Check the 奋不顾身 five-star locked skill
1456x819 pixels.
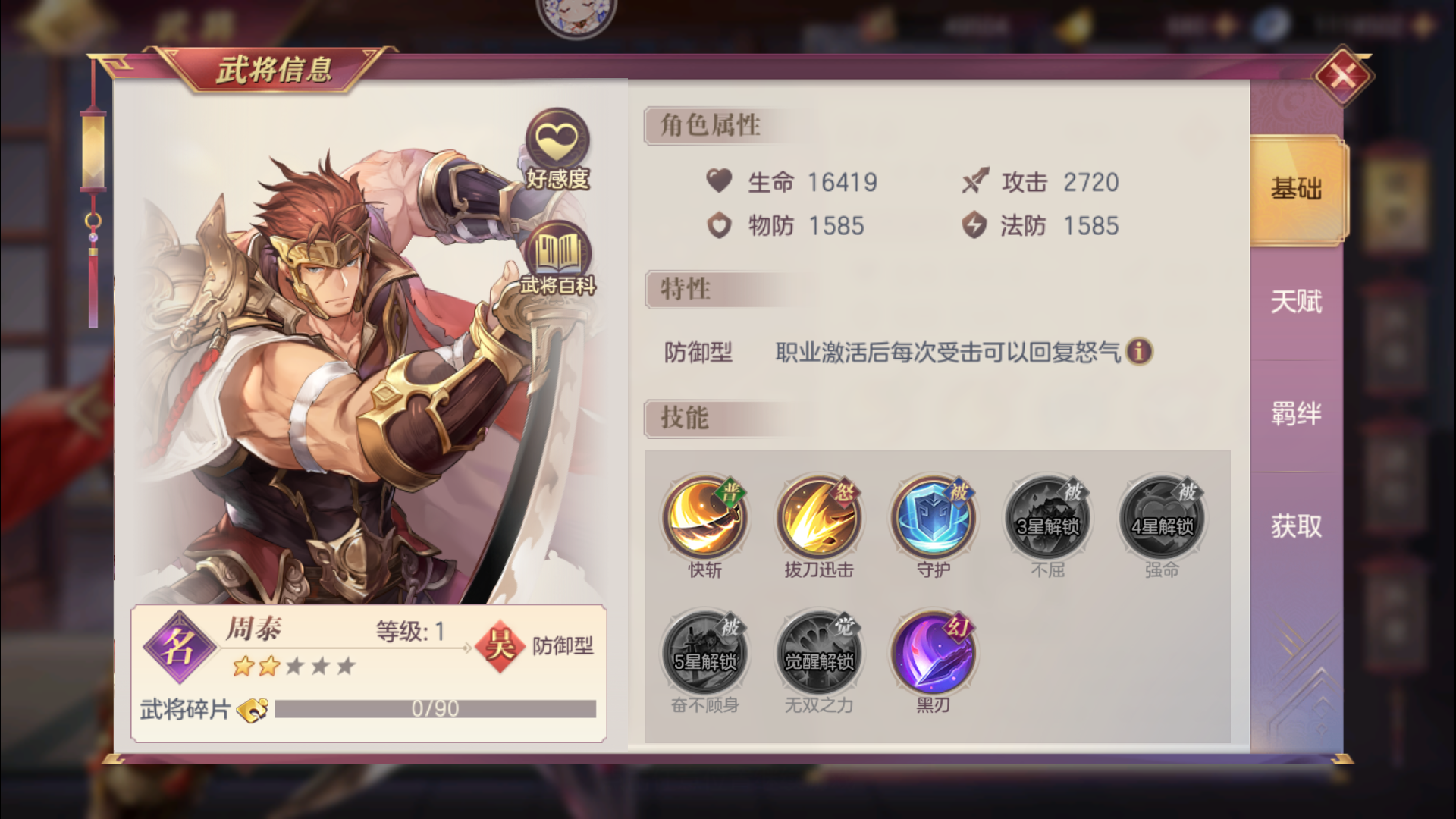(x=704, y=651)
